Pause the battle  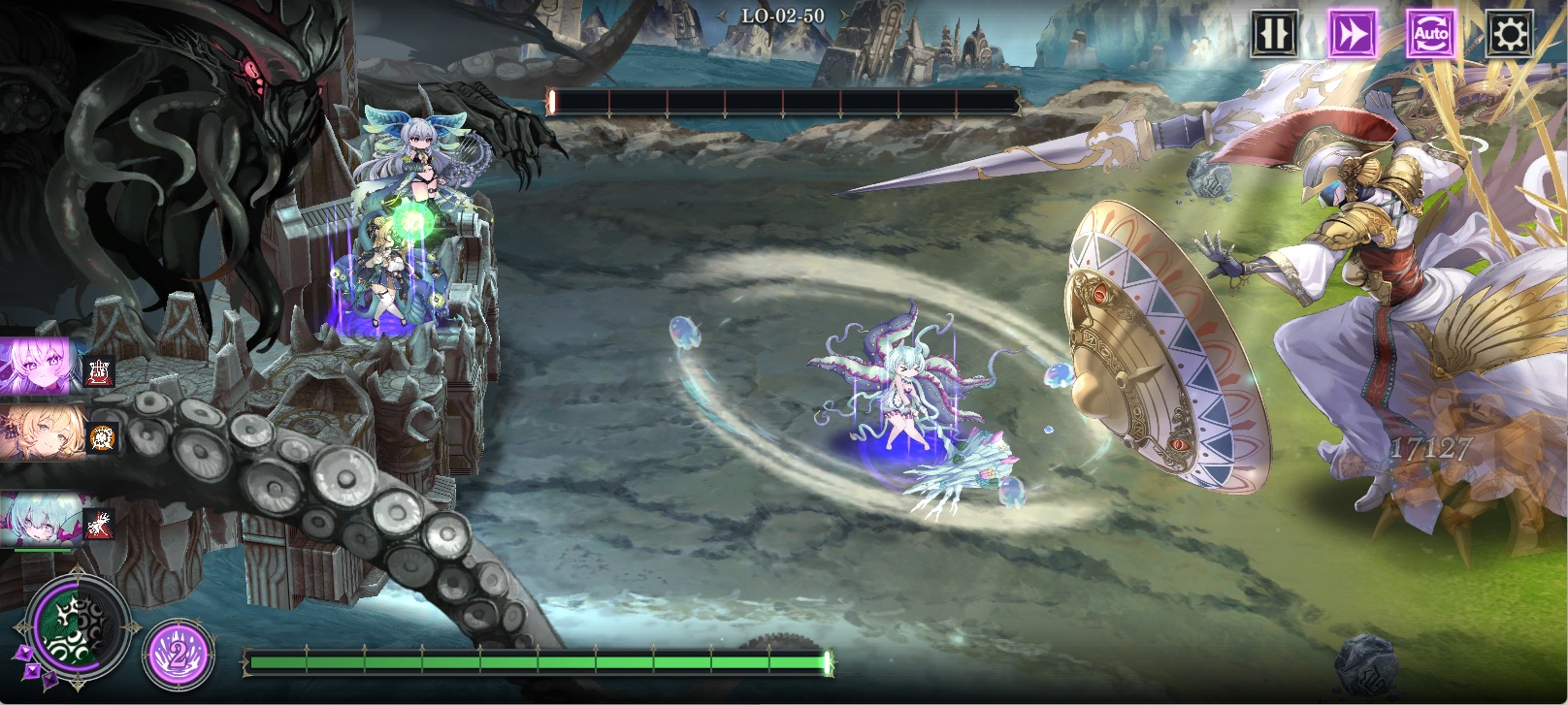[1273, 35]
